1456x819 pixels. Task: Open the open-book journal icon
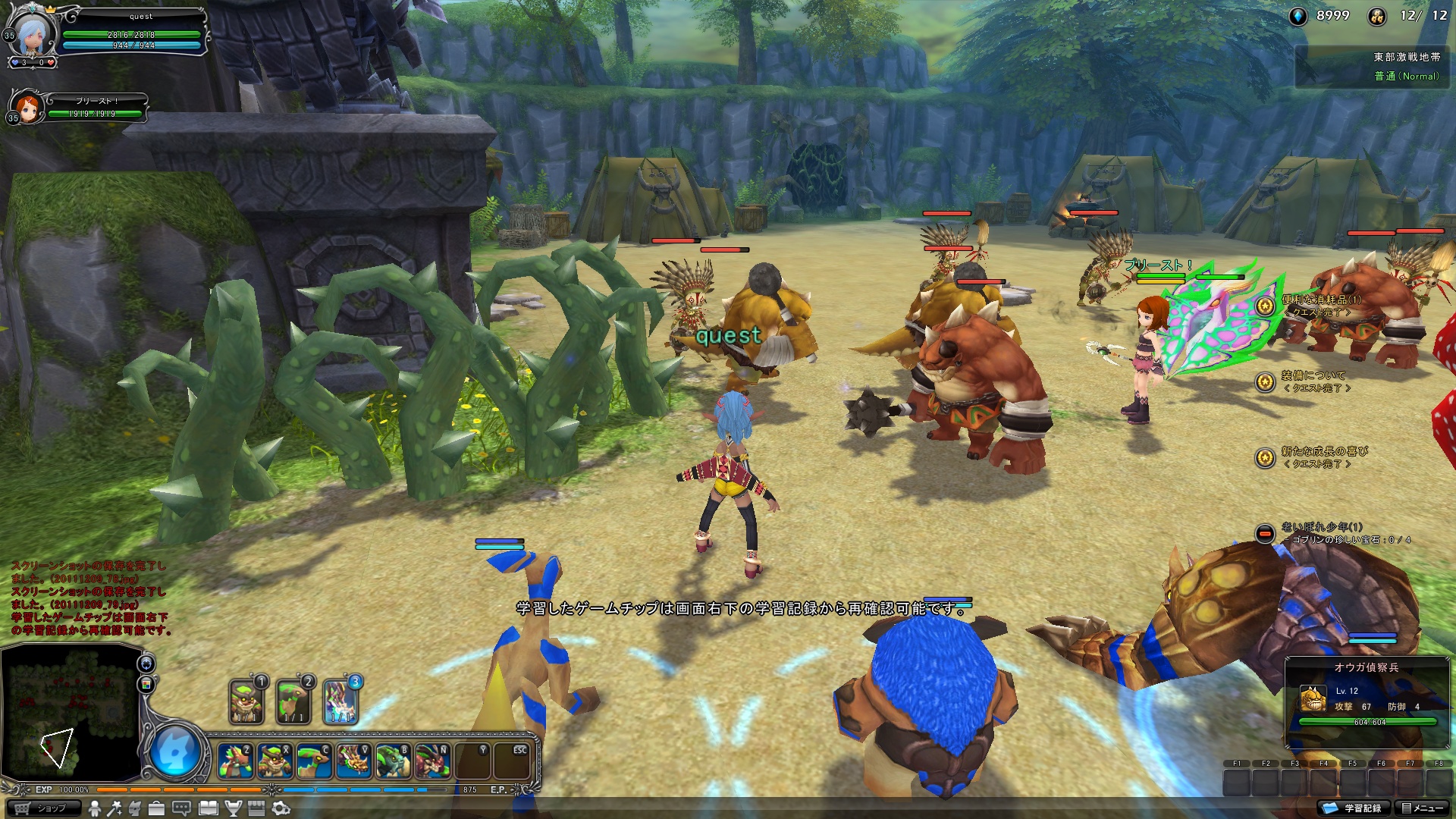pyautogui.click(x=209, y=808)
